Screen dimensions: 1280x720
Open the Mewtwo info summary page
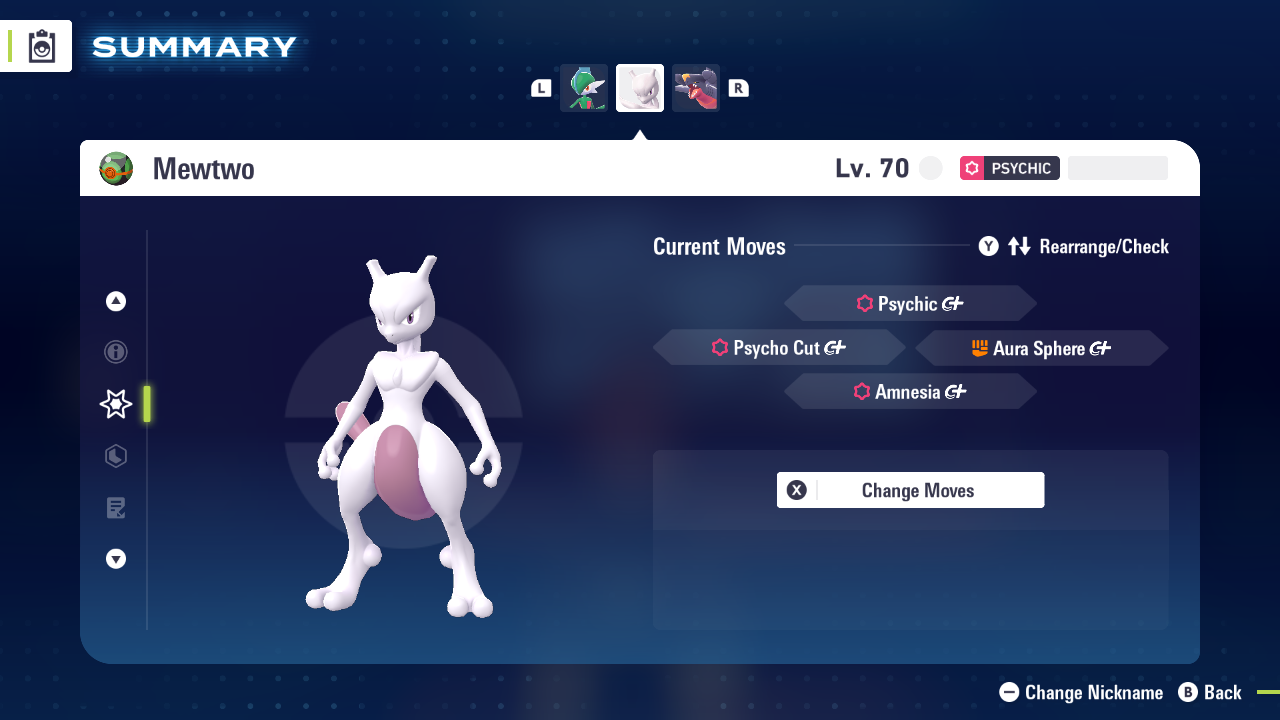tap(115, 352)
